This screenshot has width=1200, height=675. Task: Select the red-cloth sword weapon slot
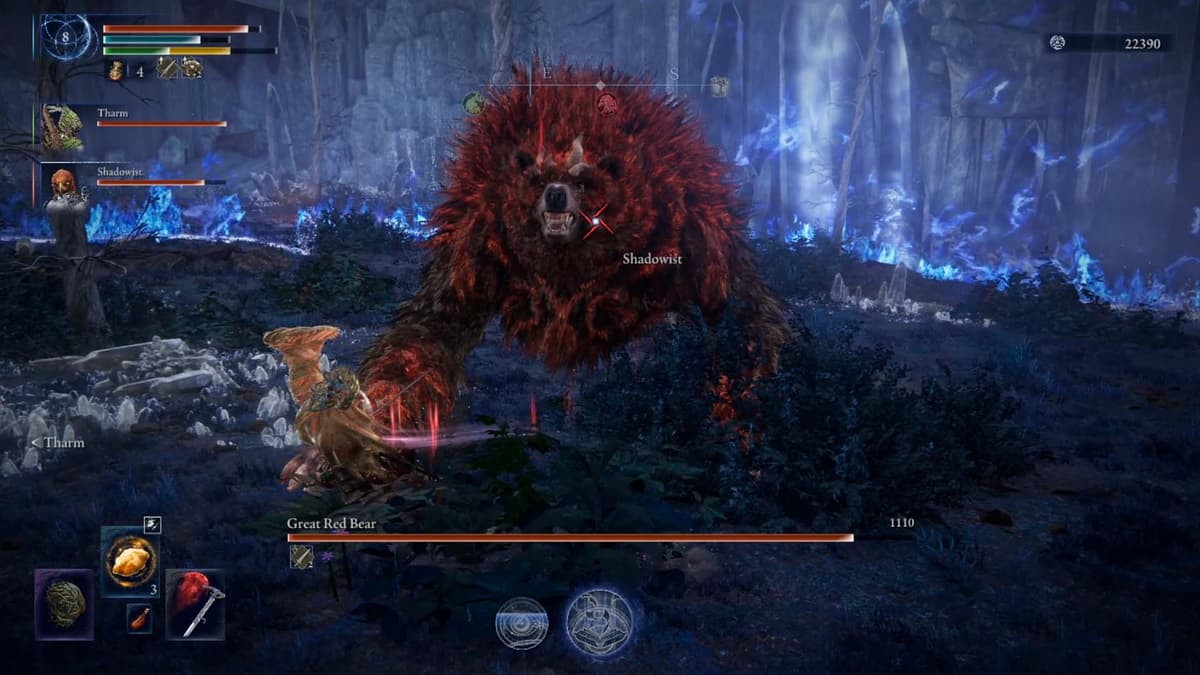(196, 604)
